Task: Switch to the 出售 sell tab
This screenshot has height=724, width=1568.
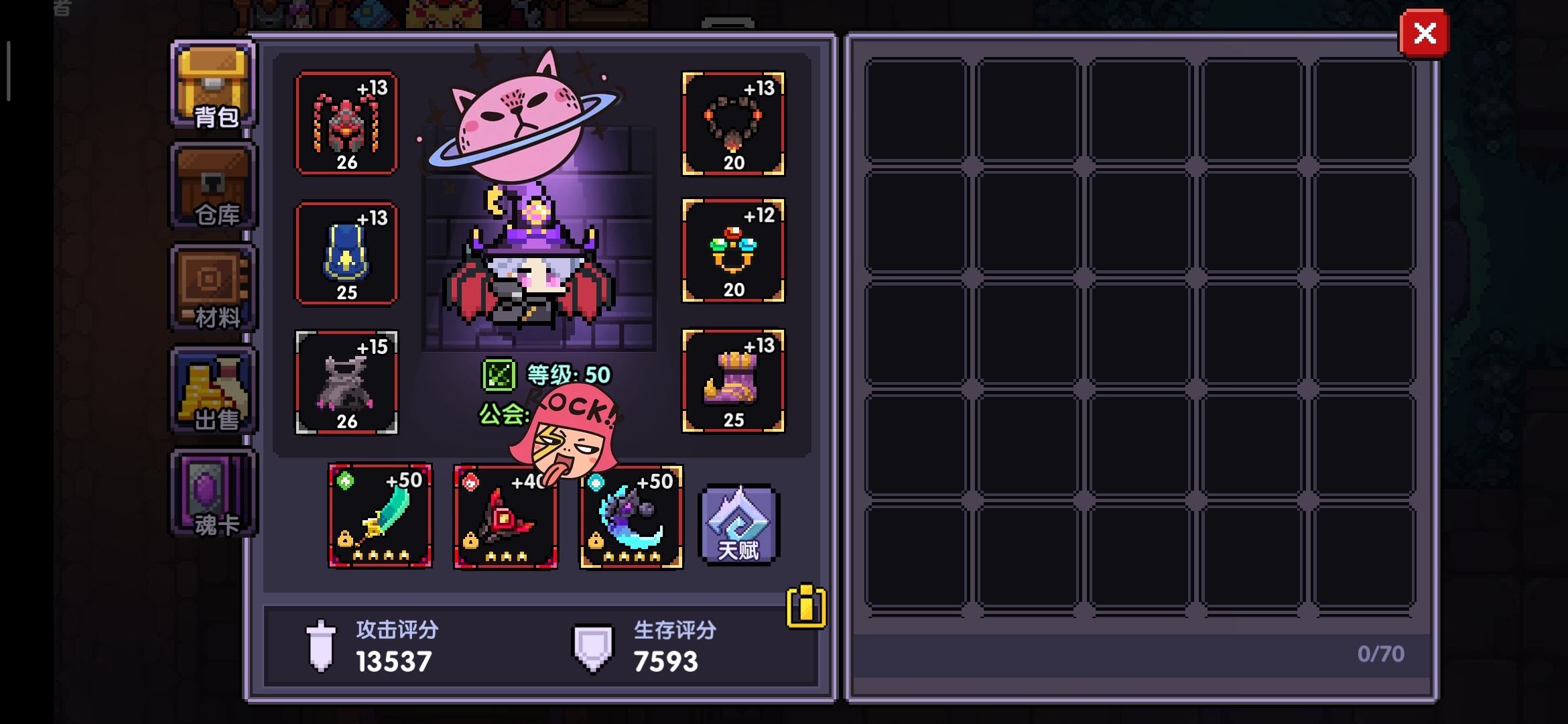Action: (x=214, y=391)
